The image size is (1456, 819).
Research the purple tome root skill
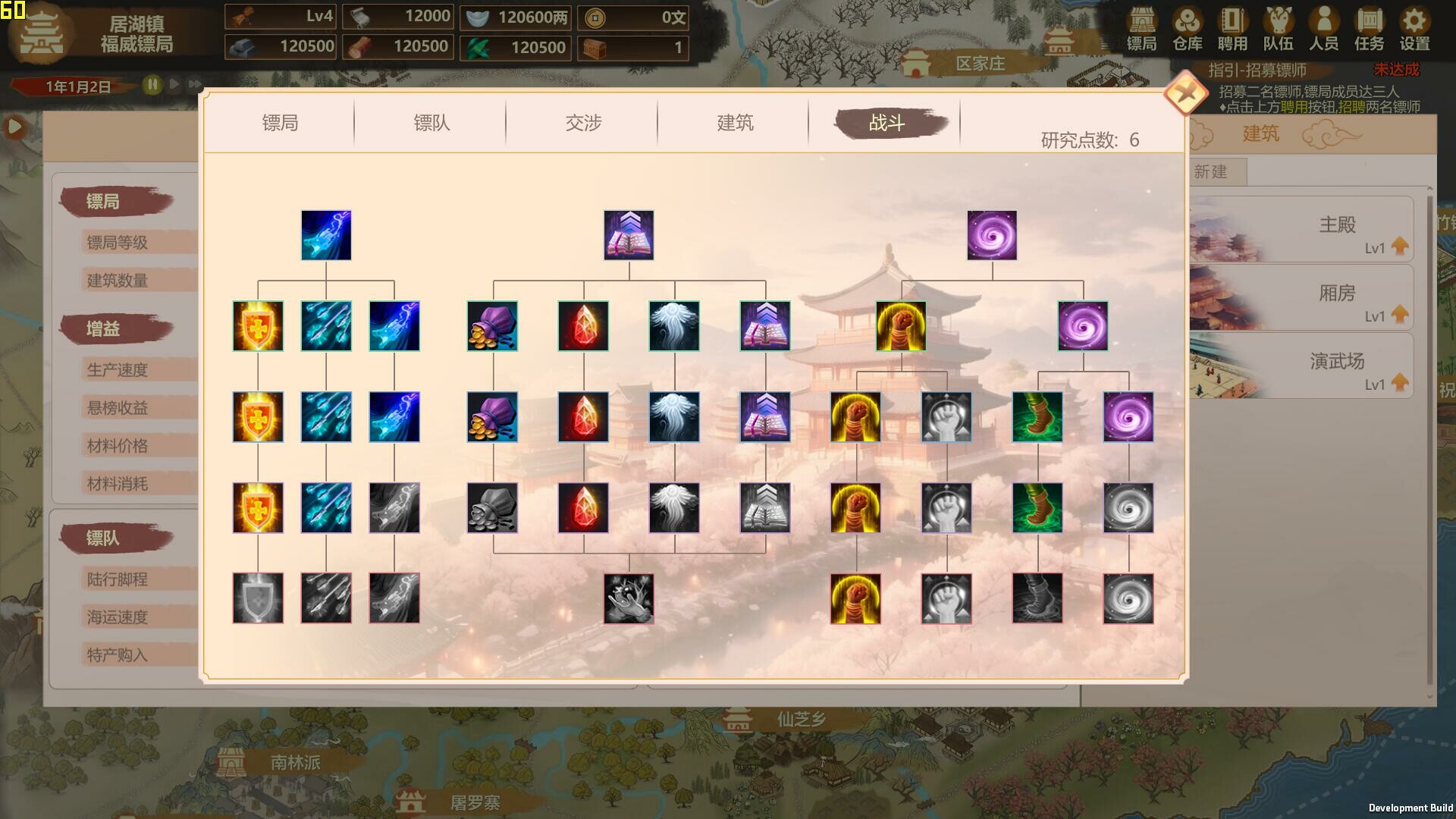pyautogui.click(x=629, y=235)
